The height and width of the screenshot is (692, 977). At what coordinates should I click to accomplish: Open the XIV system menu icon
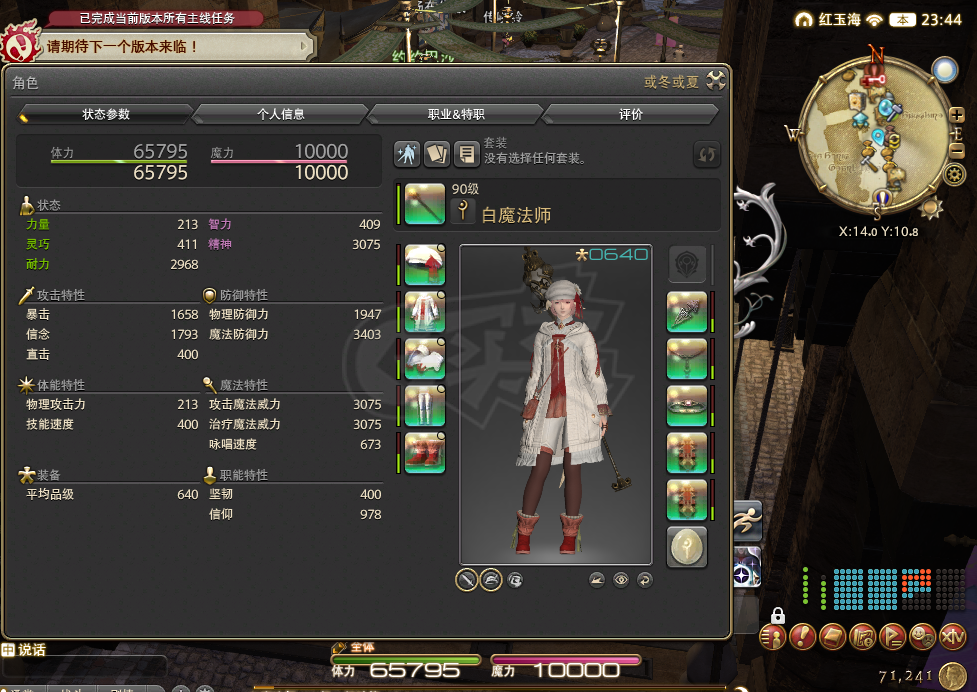click(x=952, y=635)
